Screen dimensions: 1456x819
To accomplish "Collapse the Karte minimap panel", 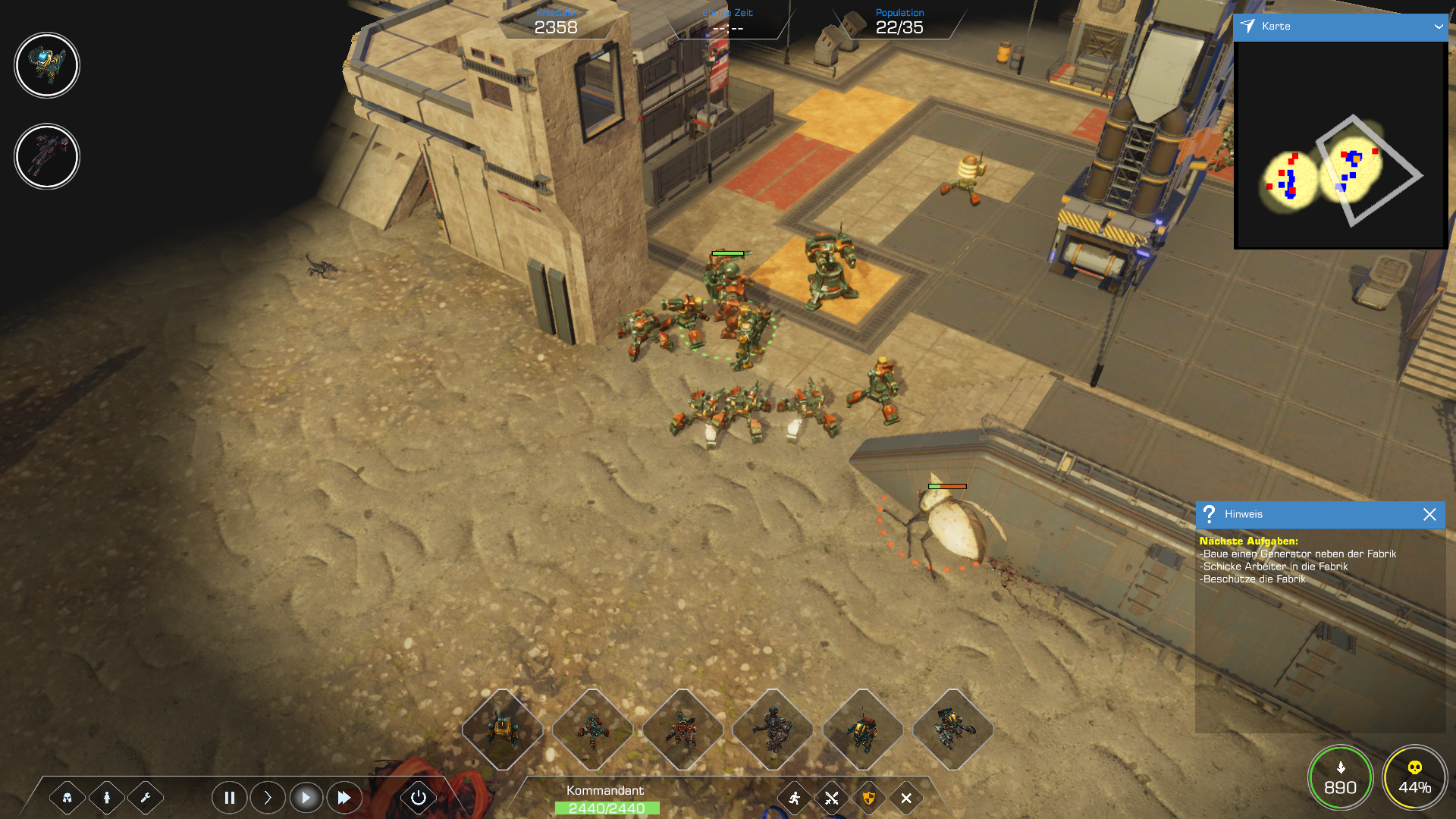I will pos(1438,27).
